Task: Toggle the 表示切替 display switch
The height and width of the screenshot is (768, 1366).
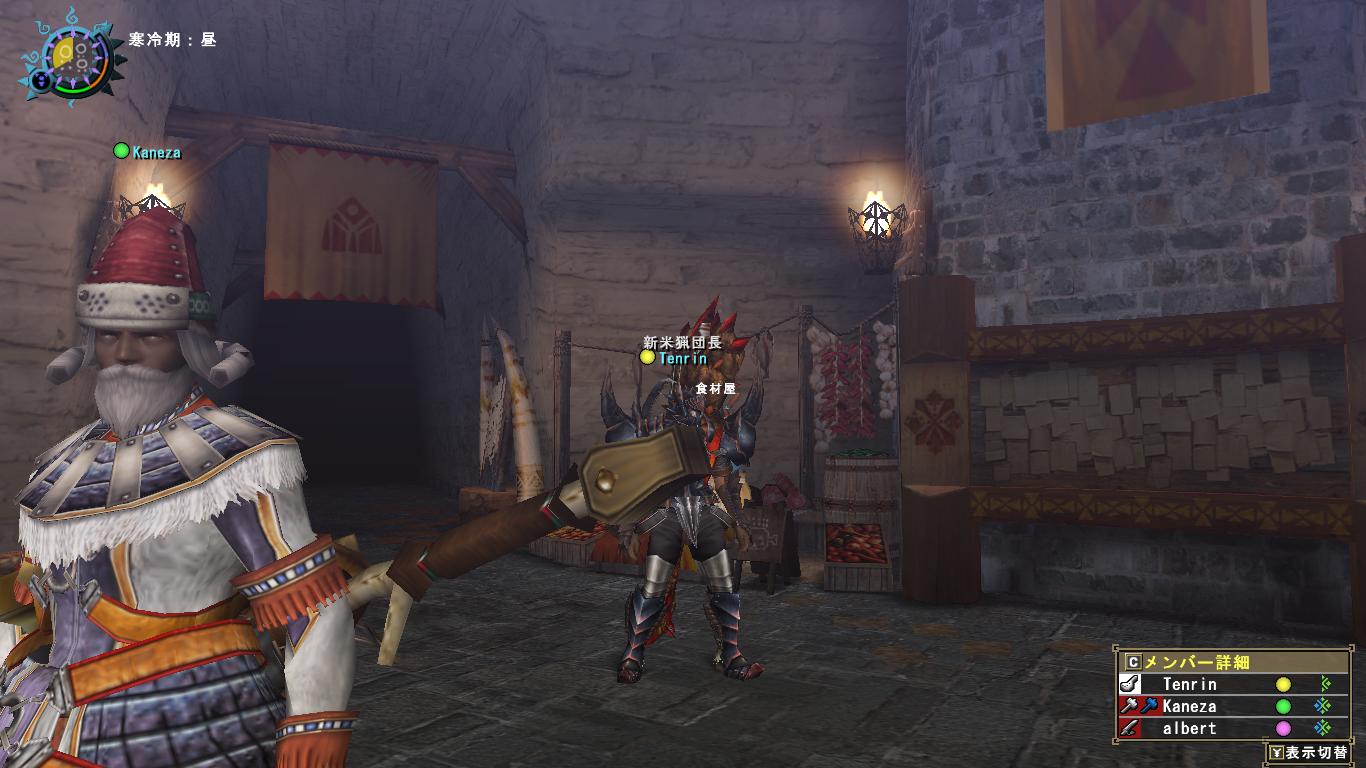Action: click(x=1309, y=752)
